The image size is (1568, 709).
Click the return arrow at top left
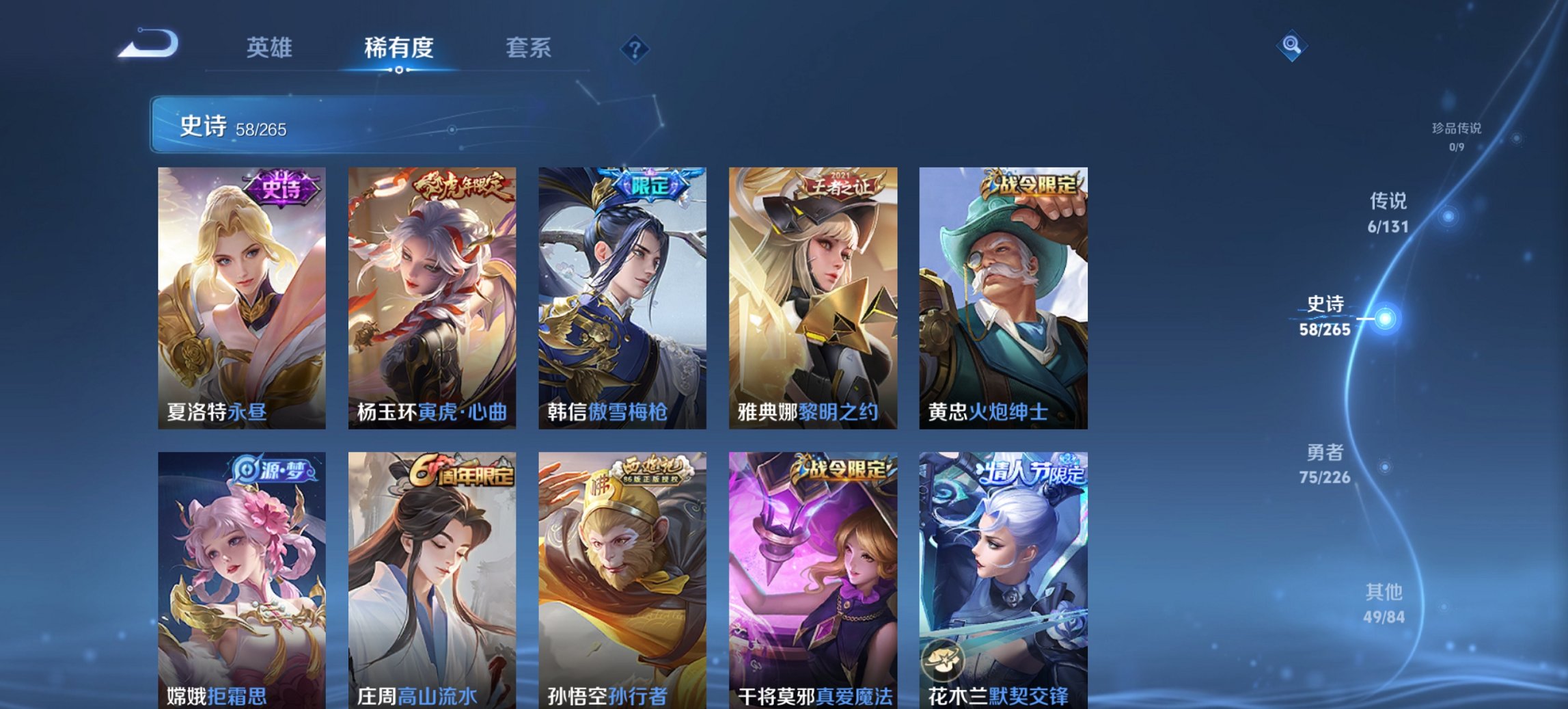[147, 42]
